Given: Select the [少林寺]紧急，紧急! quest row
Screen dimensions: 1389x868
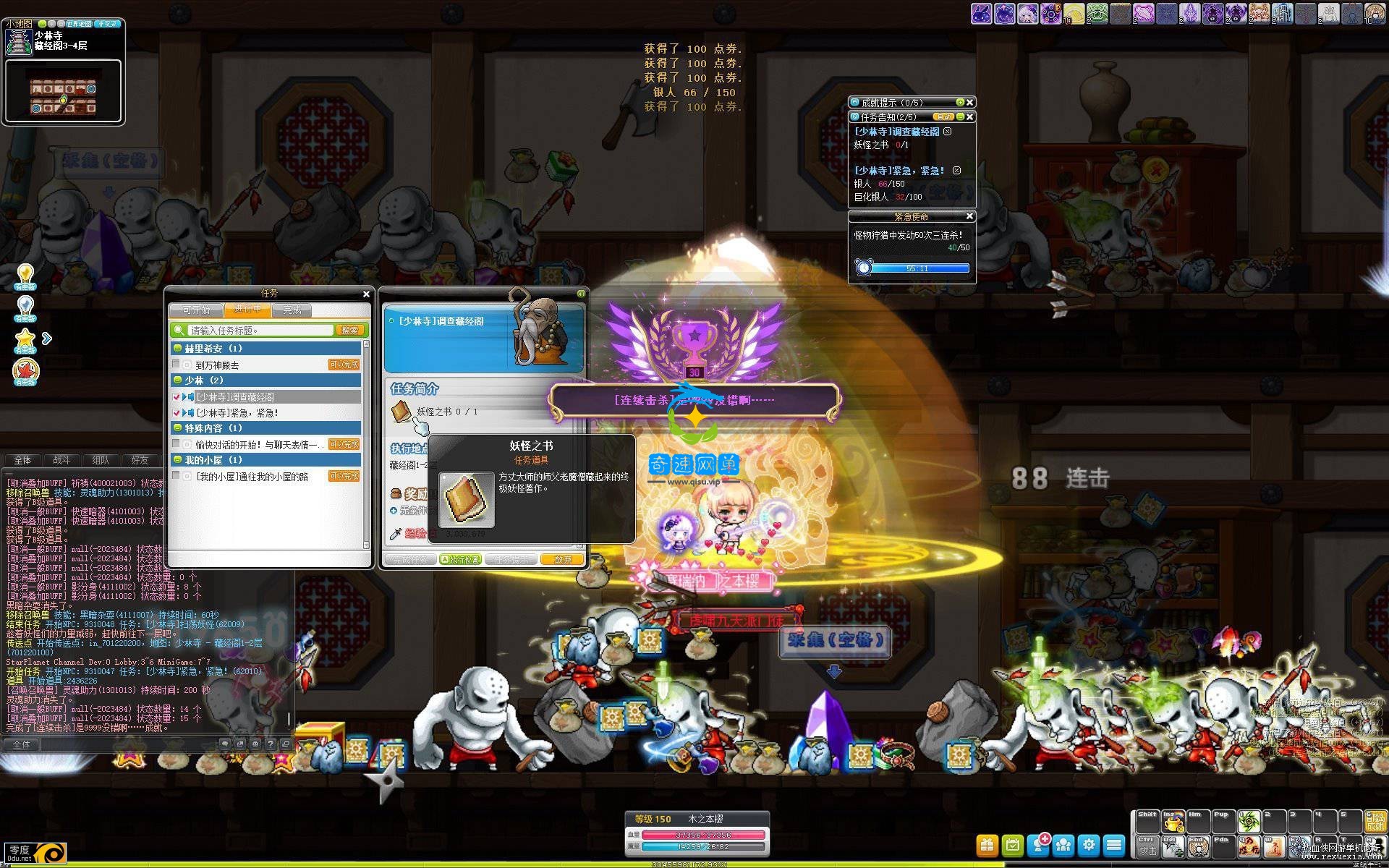Looking at the screenshot, I should click(237, 413).
